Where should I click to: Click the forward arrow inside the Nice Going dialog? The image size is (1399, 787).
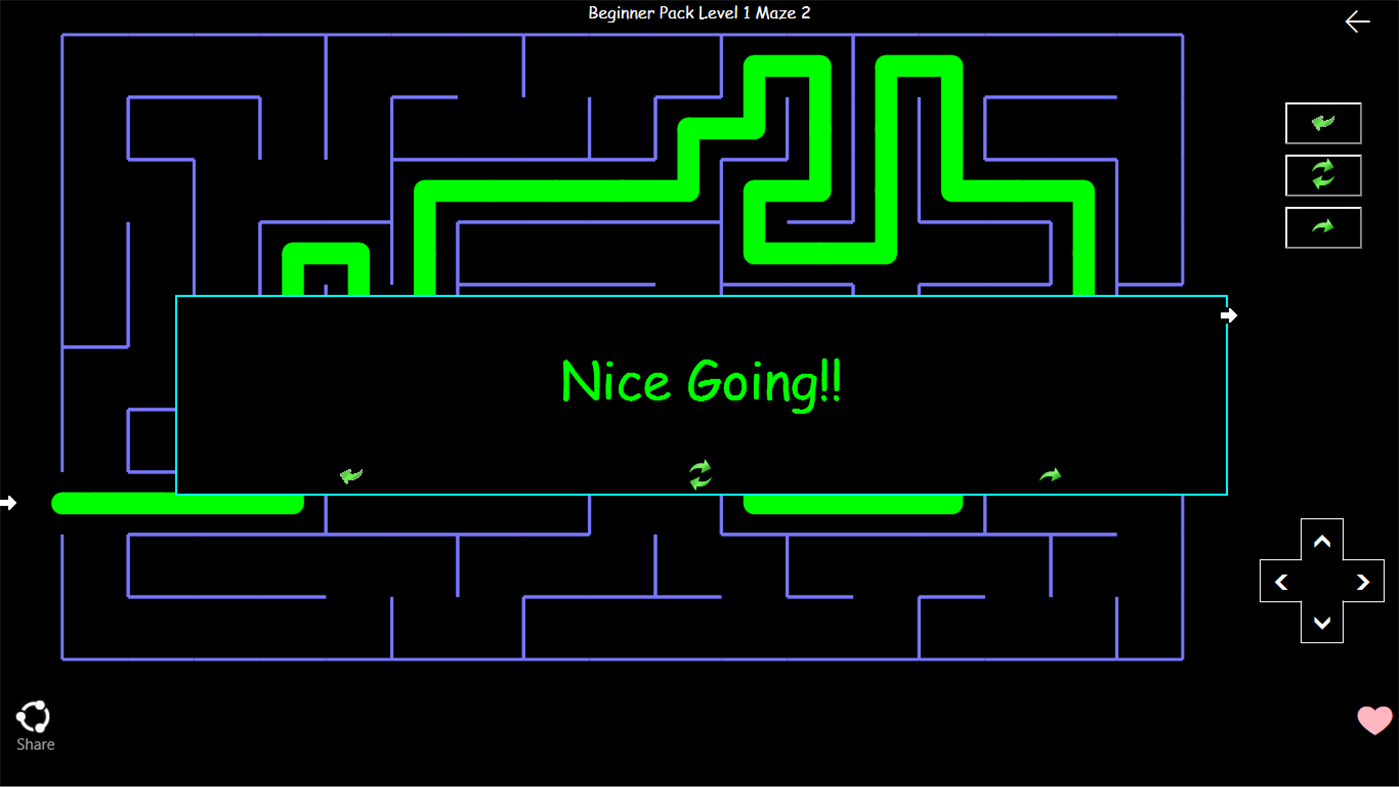click(x=1049, y=474)
